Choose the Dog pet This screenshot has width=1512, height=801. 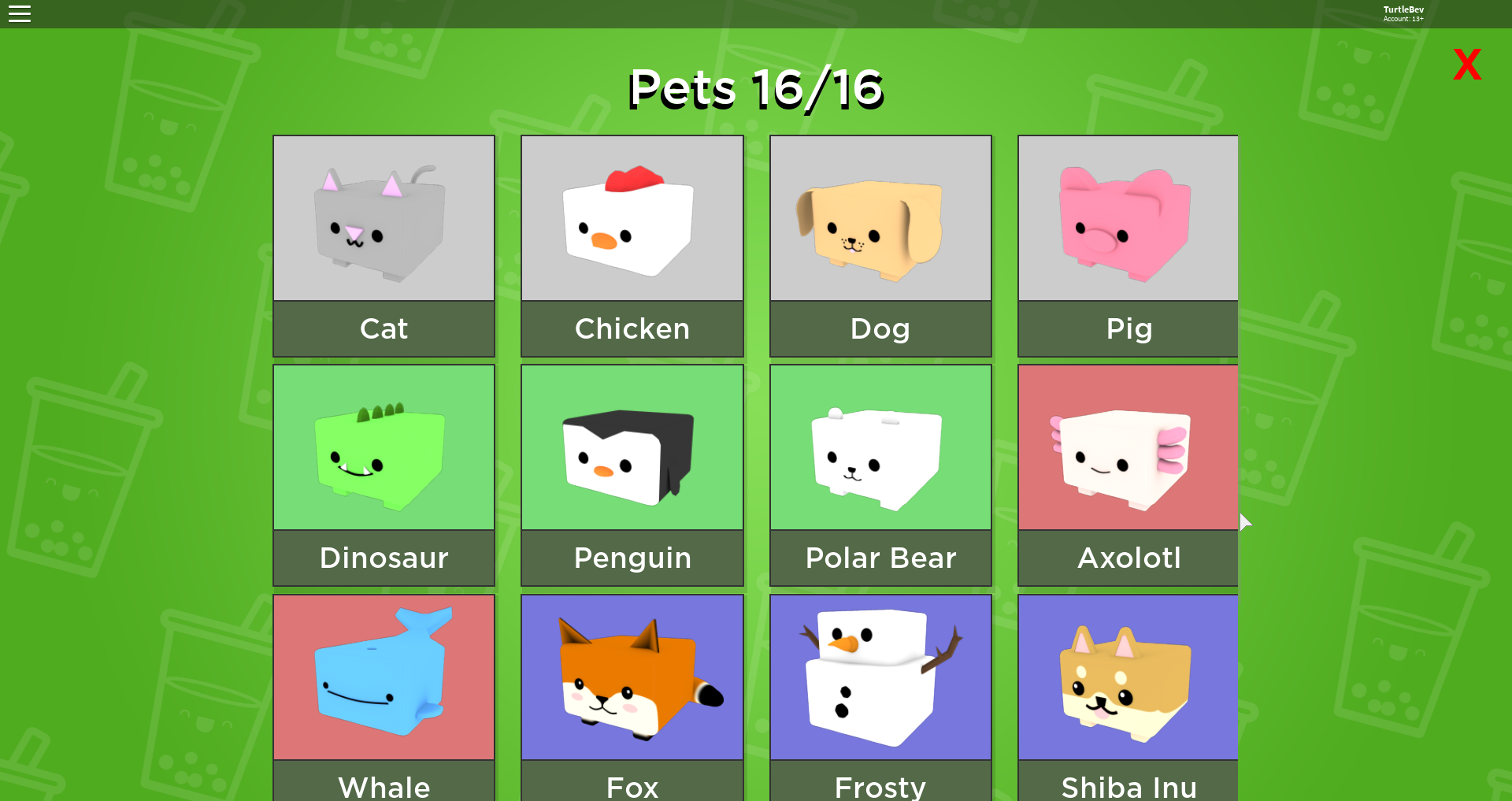(880, 218)
